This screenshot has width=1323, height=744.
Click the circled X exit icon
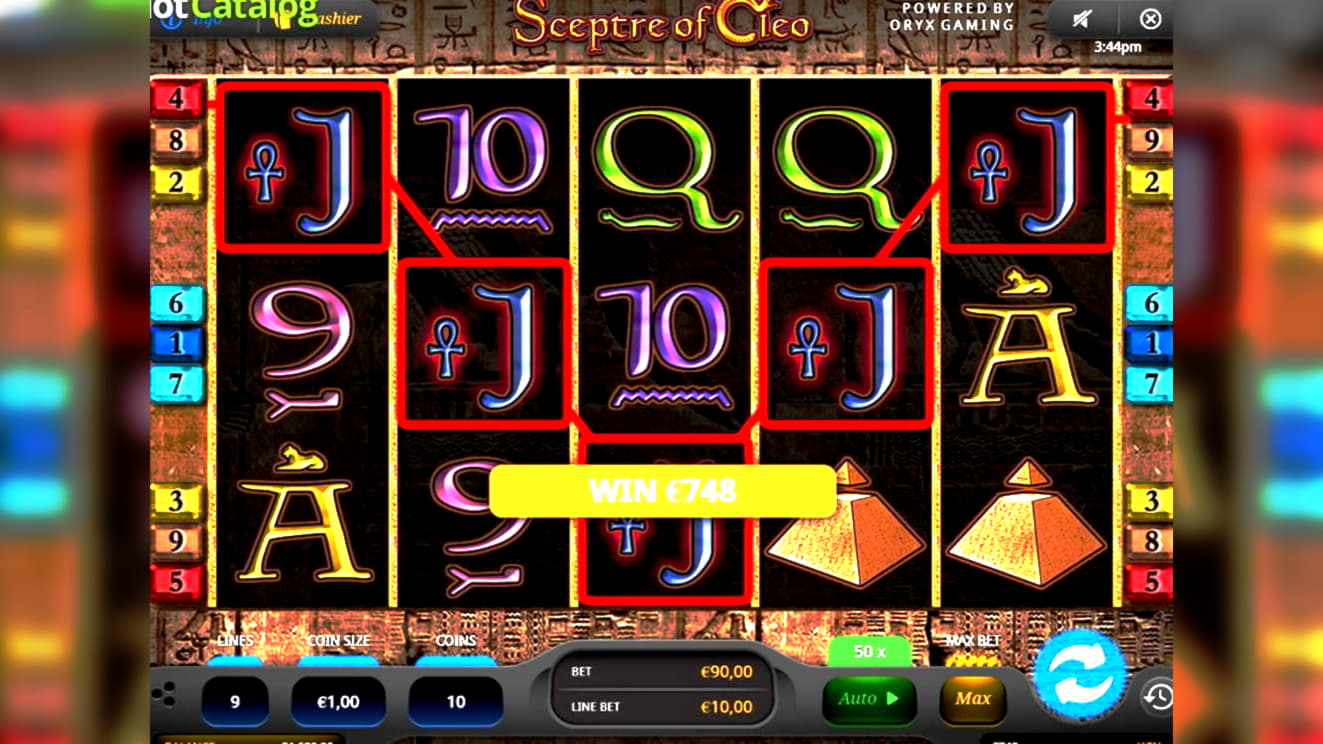point(1150,18)
